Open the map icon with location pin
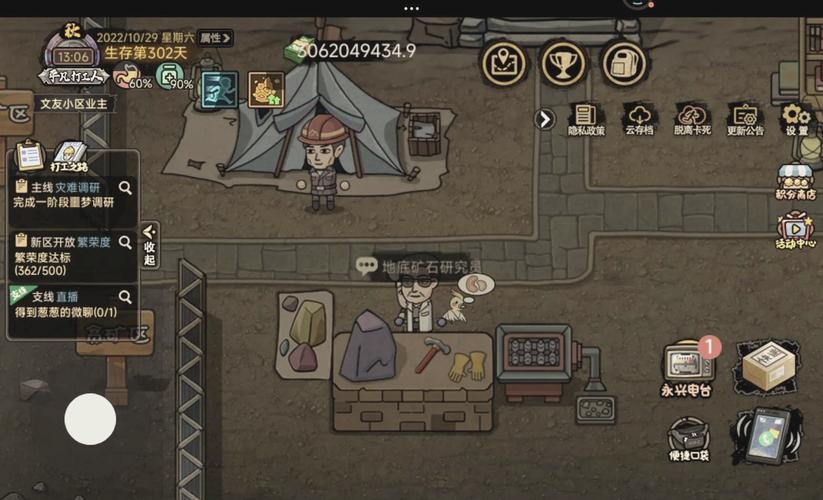 click(504, 64)
